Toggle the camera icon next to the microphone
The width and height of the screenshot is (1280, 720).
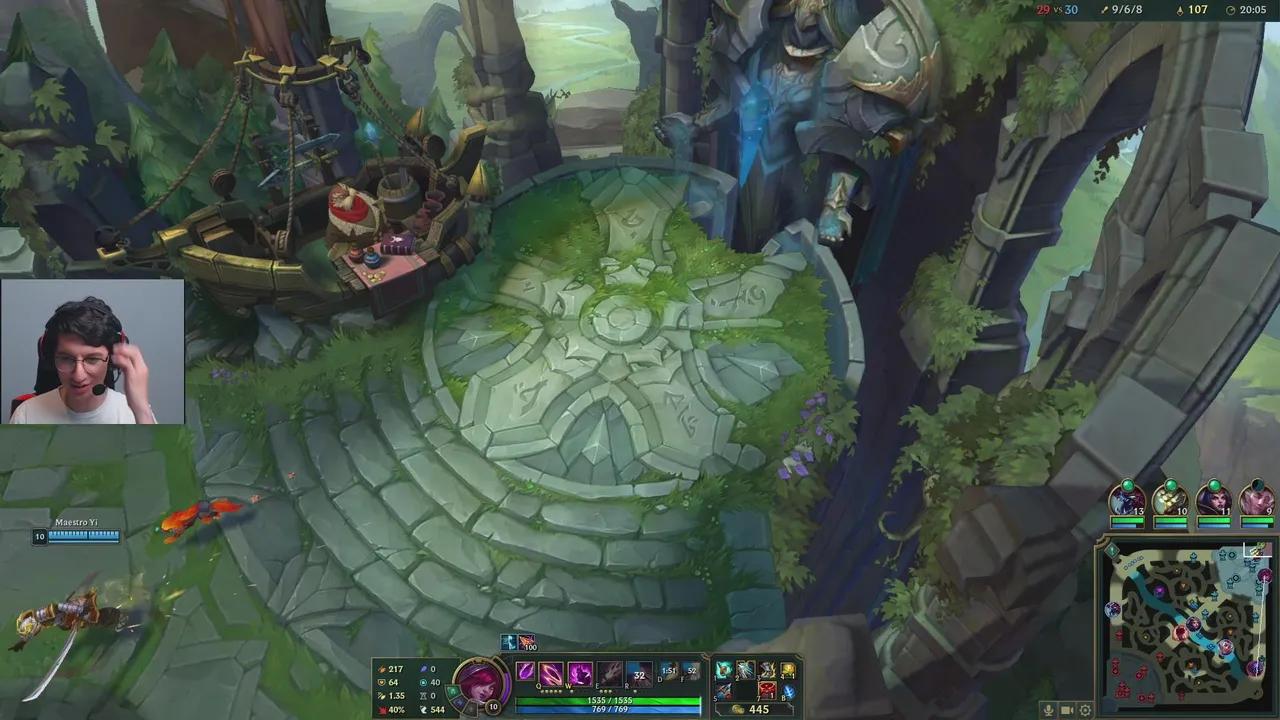pos(1066,710)
